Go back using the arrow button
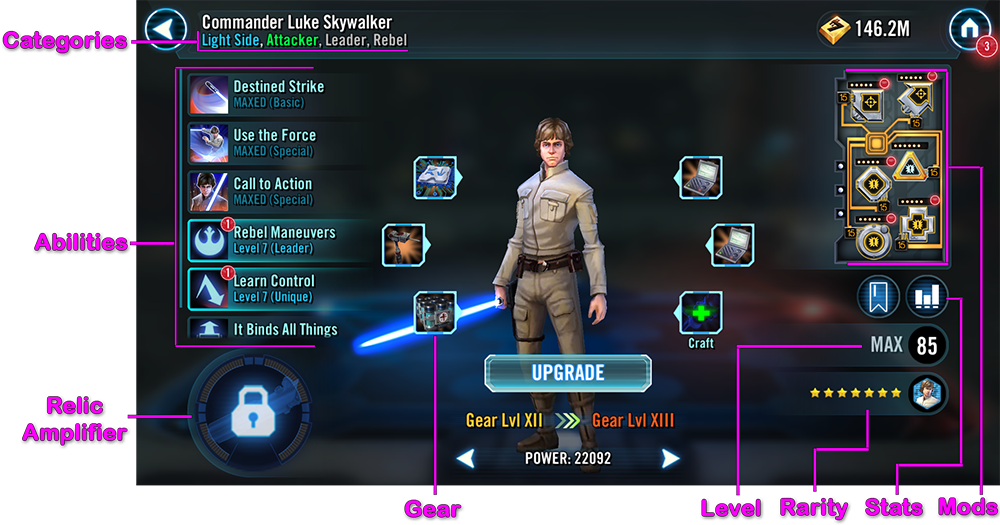Image resolution: width=1000 pixels, height=525 pixels. coord(167,28)
